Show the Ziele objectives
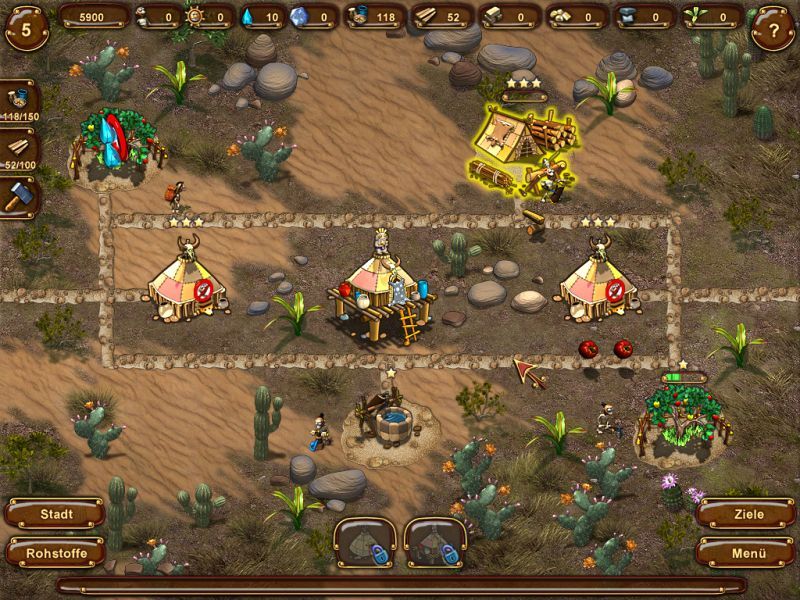Viewport: 800px width, 600px height. (x=744, y=514)
